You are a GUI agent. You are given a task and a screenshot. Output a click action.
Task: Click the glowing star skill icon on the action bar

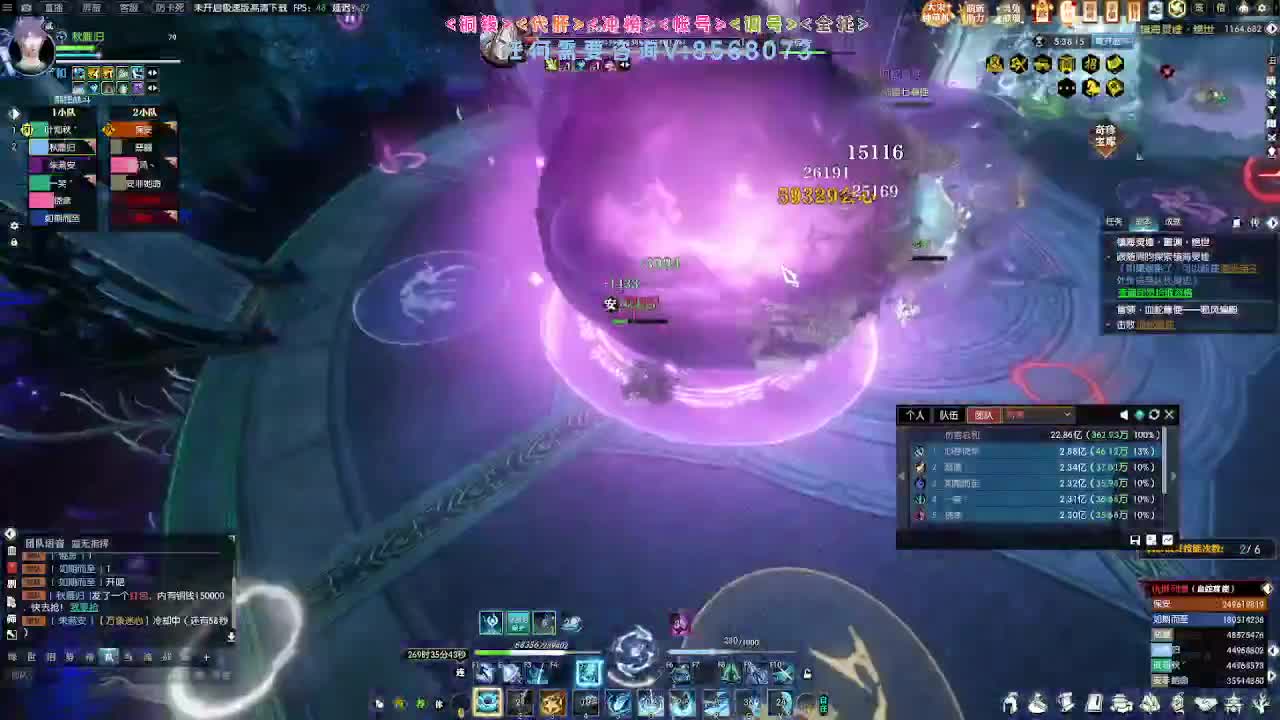553,702
